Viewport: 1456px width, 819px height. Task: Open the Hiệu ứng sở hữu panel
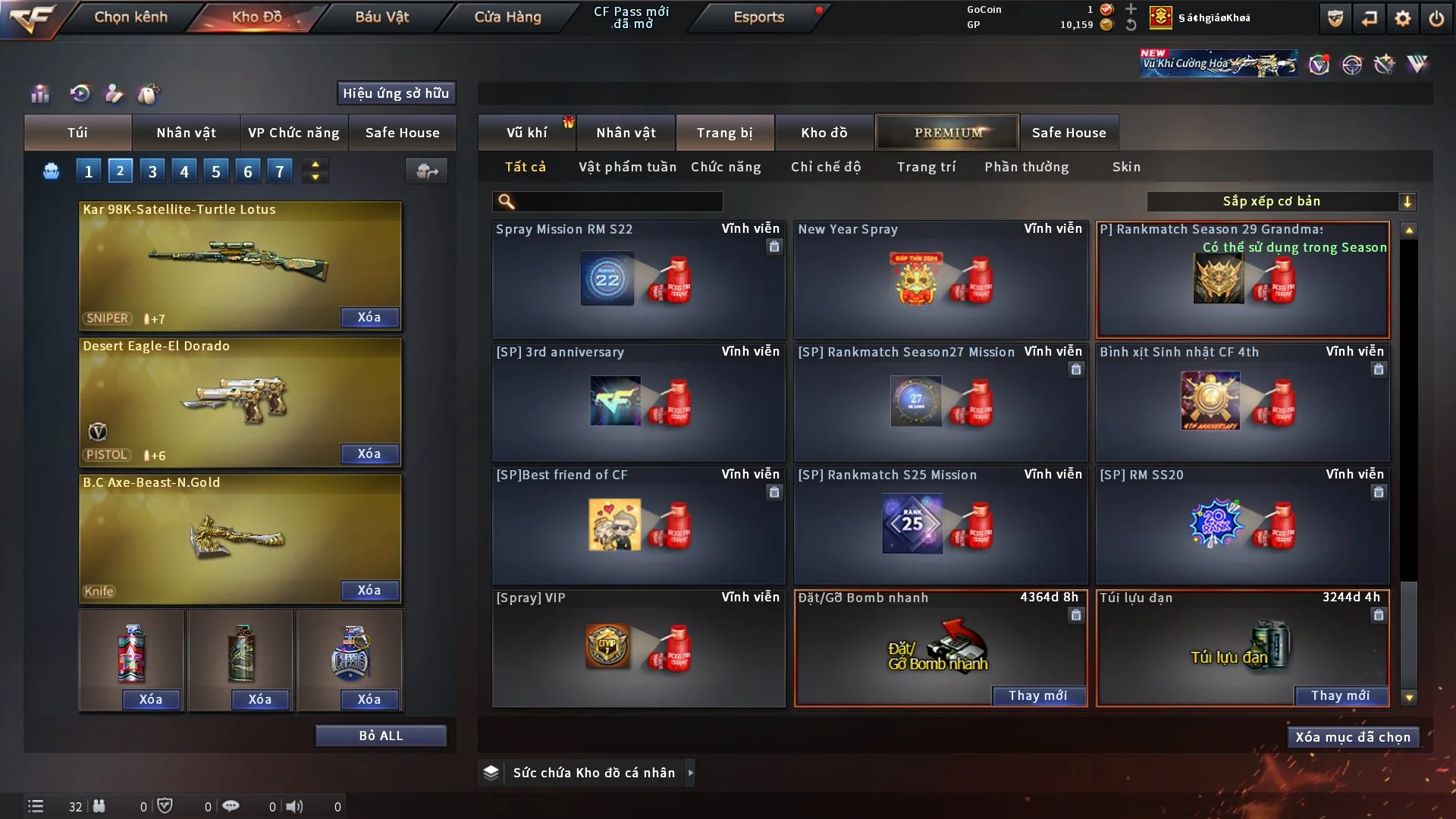pos(396,93)
